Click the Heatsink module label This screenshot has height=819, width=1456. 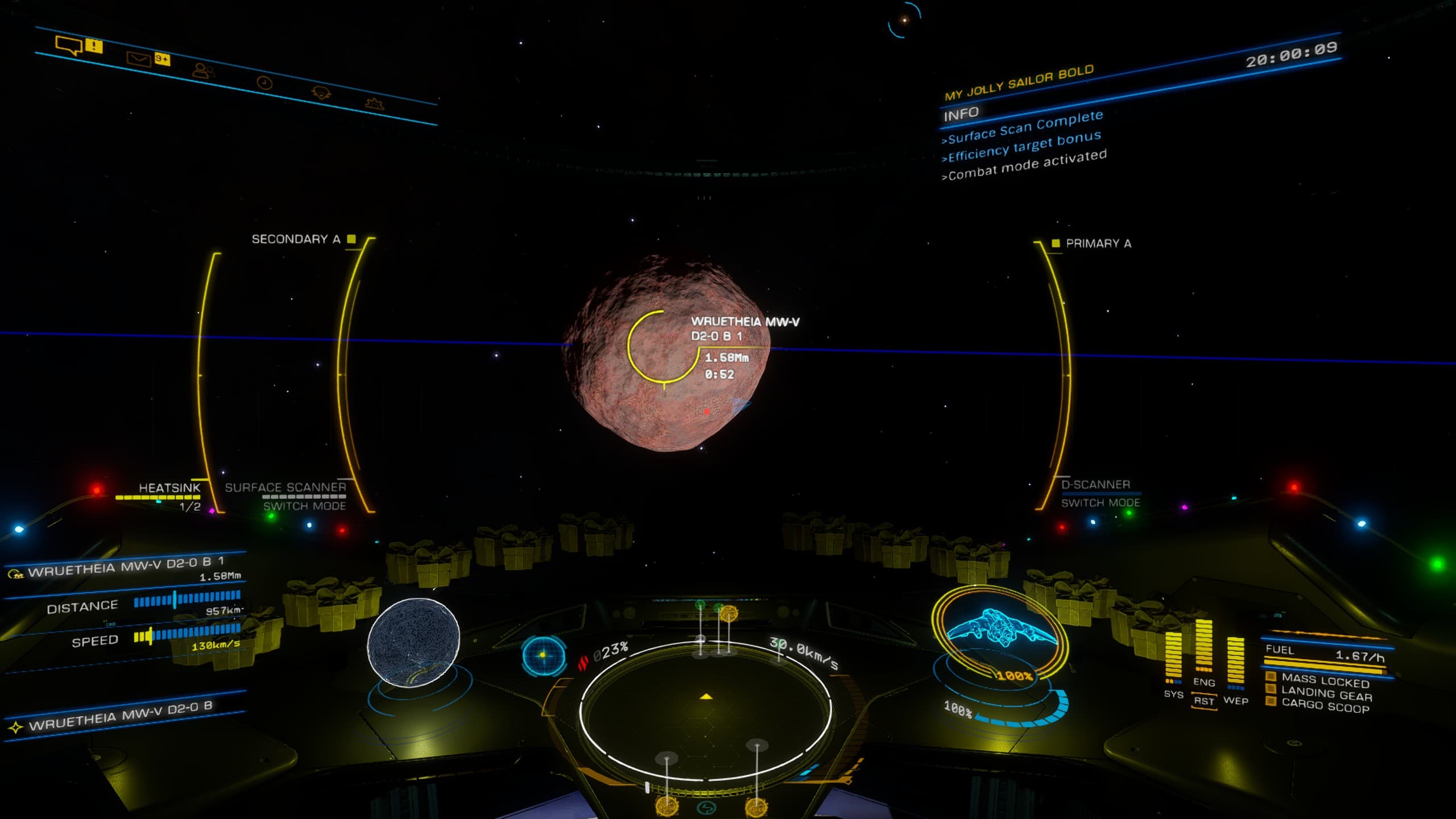pos(169,488)
